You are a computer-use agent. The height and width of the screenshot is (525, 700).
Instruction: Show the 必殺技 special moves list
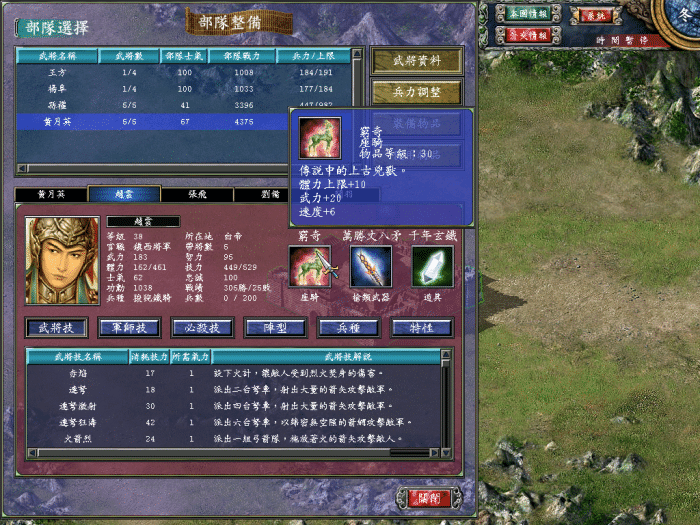coord(203,328)
